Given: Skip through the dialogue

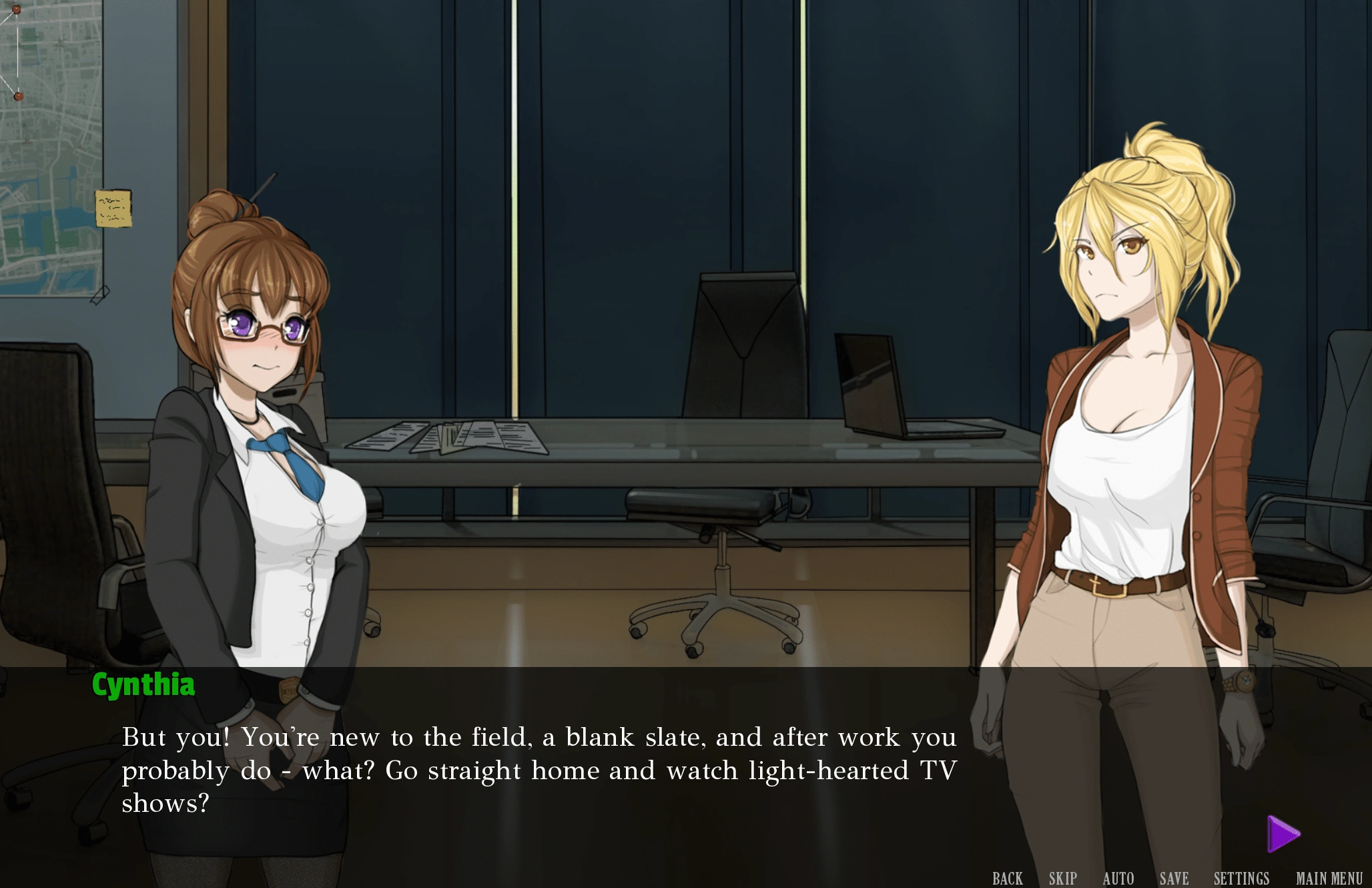Looking at the screenshot, I should [x=1062, y=878].
